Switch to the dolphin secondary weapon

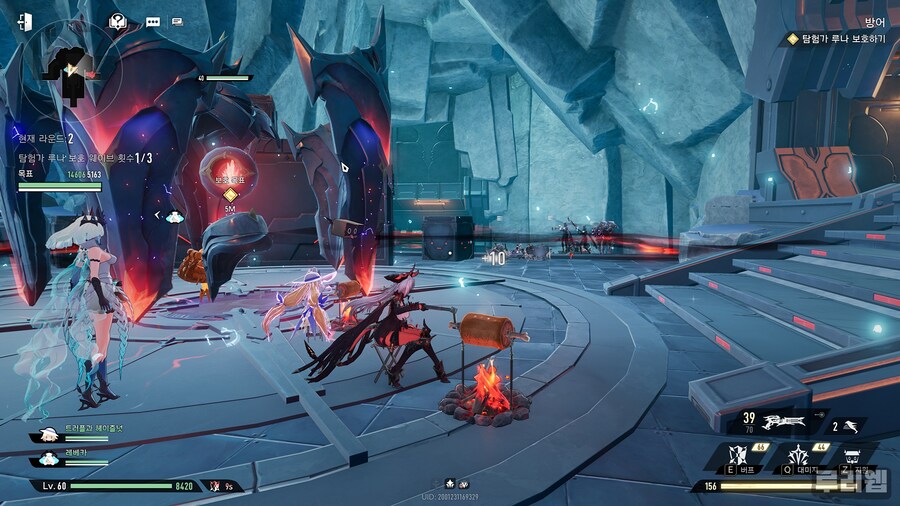853,425
